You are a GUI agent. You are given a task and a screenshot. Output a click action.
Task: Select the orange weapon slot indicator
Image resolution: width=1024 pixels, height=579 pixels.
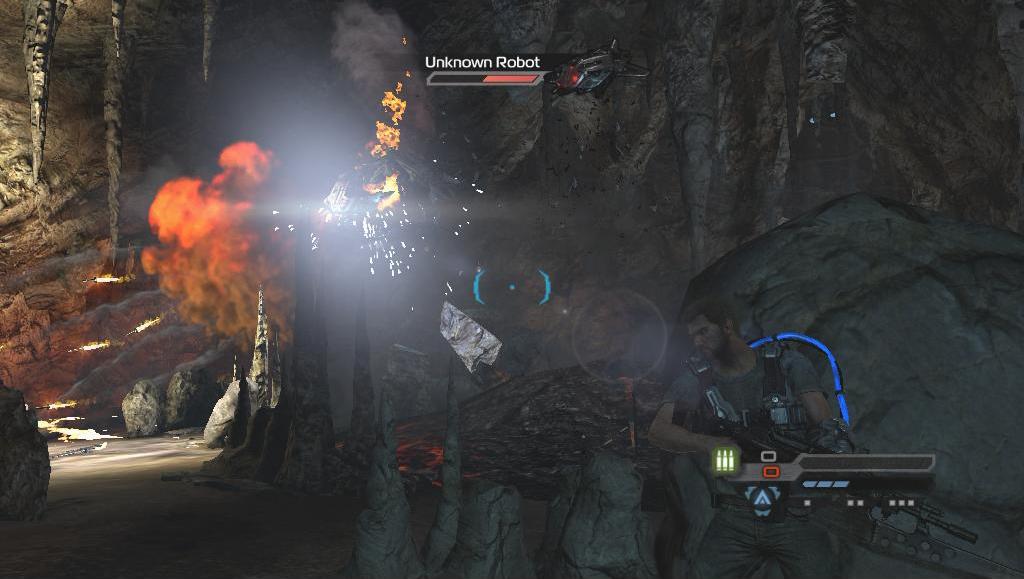770,471
